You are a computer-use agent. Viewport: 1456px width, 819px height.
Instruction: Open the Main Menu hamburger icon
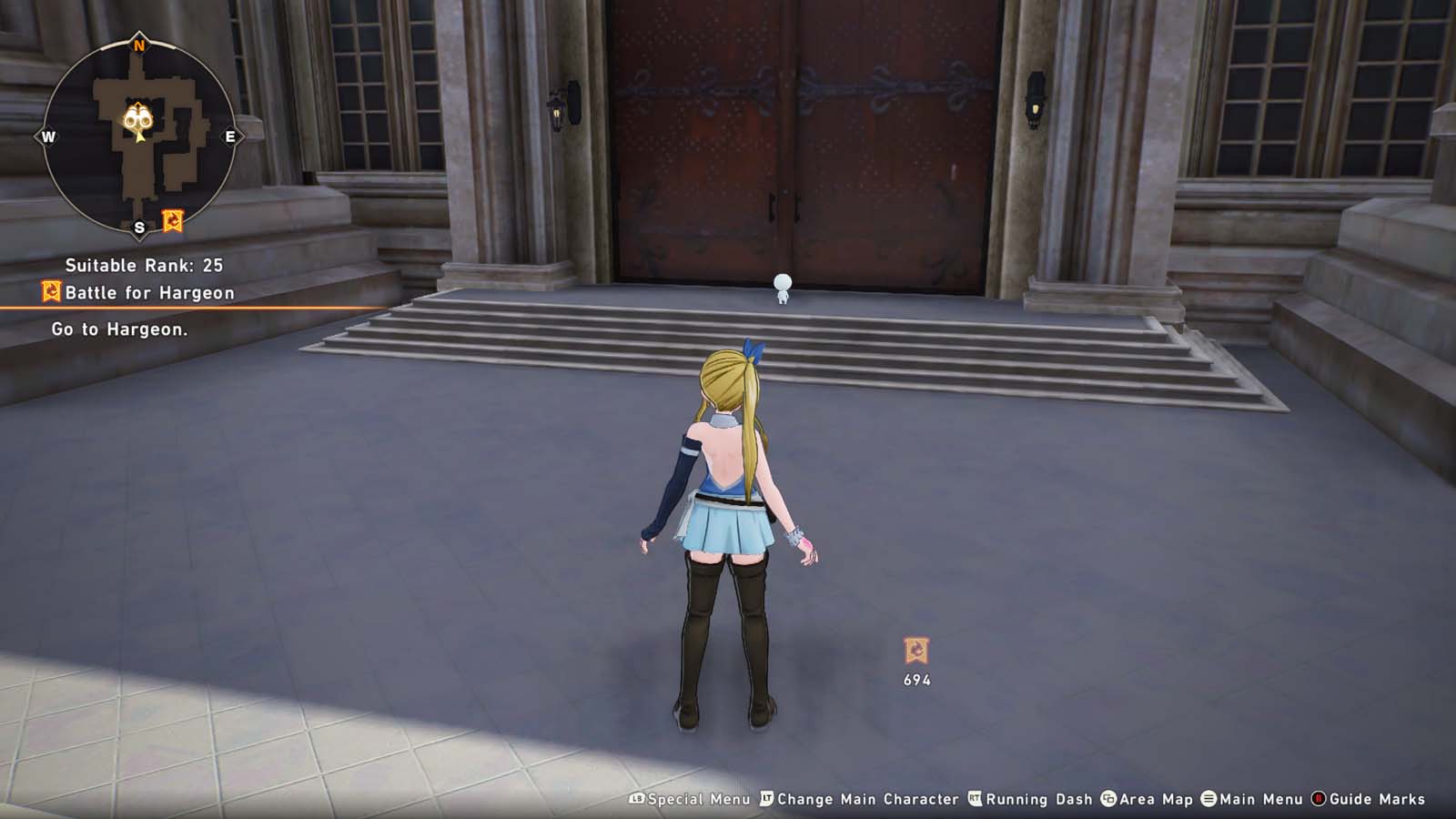pos(1209,799)
